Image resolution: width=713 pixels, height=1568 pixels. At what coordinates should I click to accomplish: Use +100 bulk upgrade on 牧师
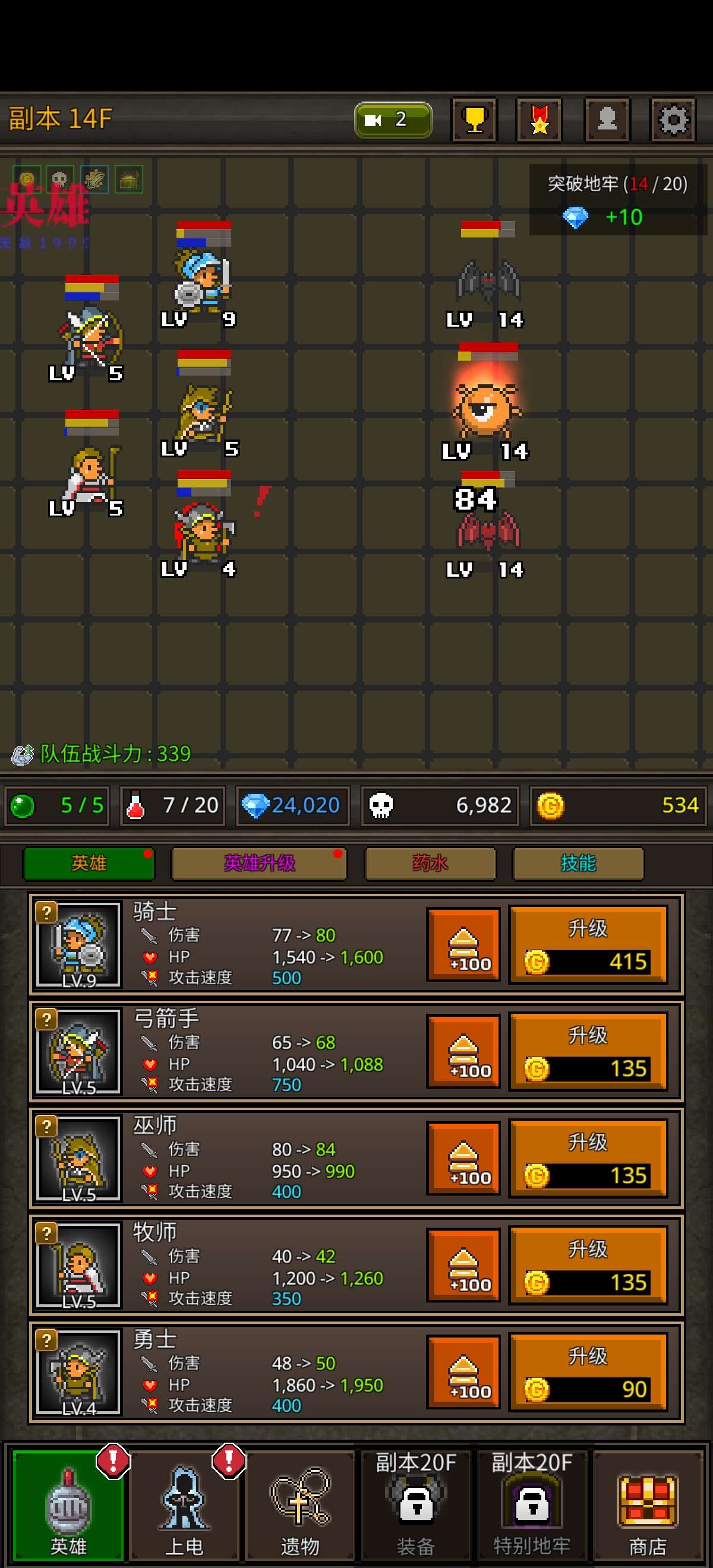click(x=463, y=1266)
